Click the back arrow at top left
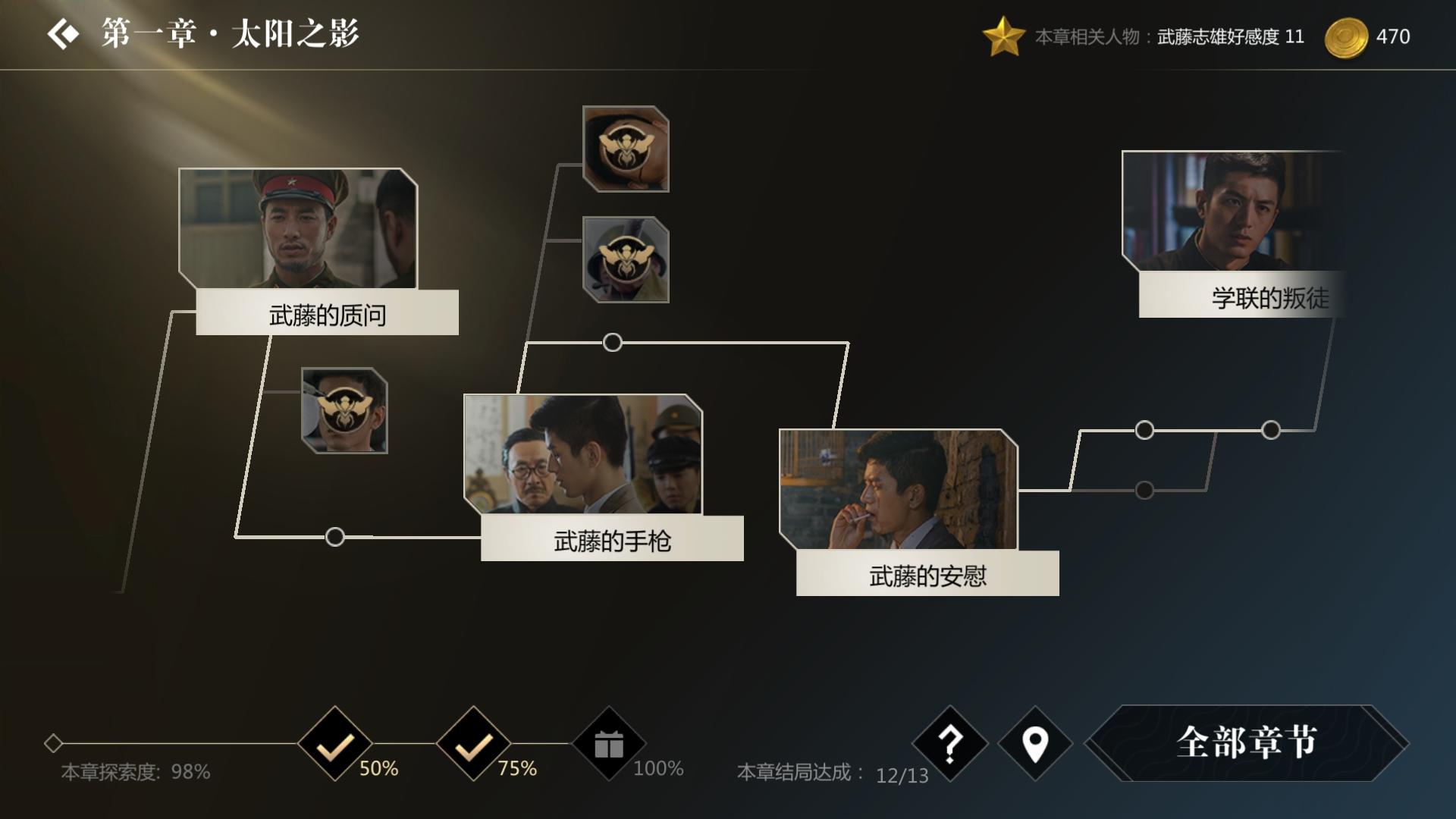 point(64,33)
